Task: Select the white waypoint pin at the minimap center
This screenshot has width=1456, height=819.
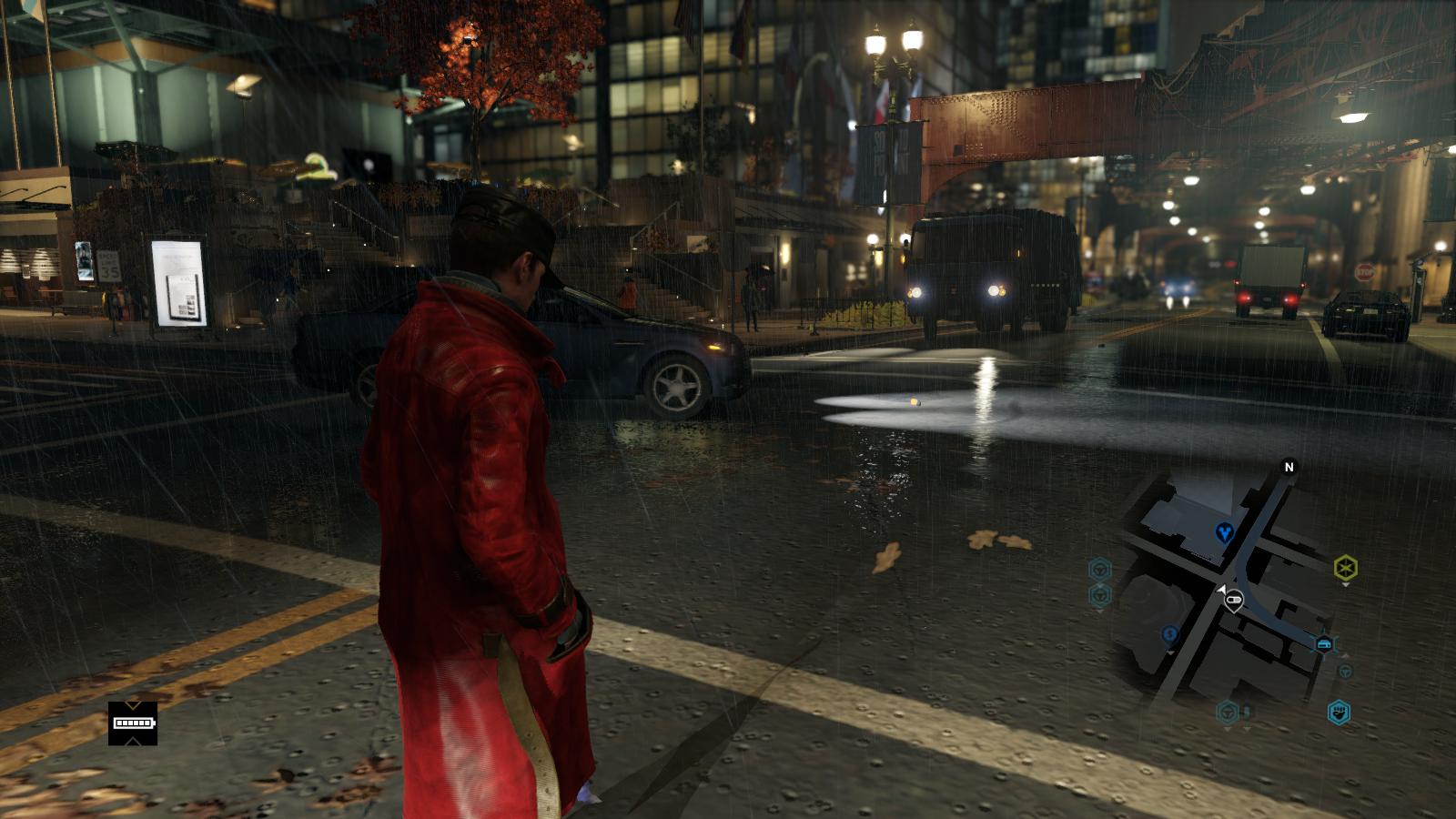Action: [1233, 599]
